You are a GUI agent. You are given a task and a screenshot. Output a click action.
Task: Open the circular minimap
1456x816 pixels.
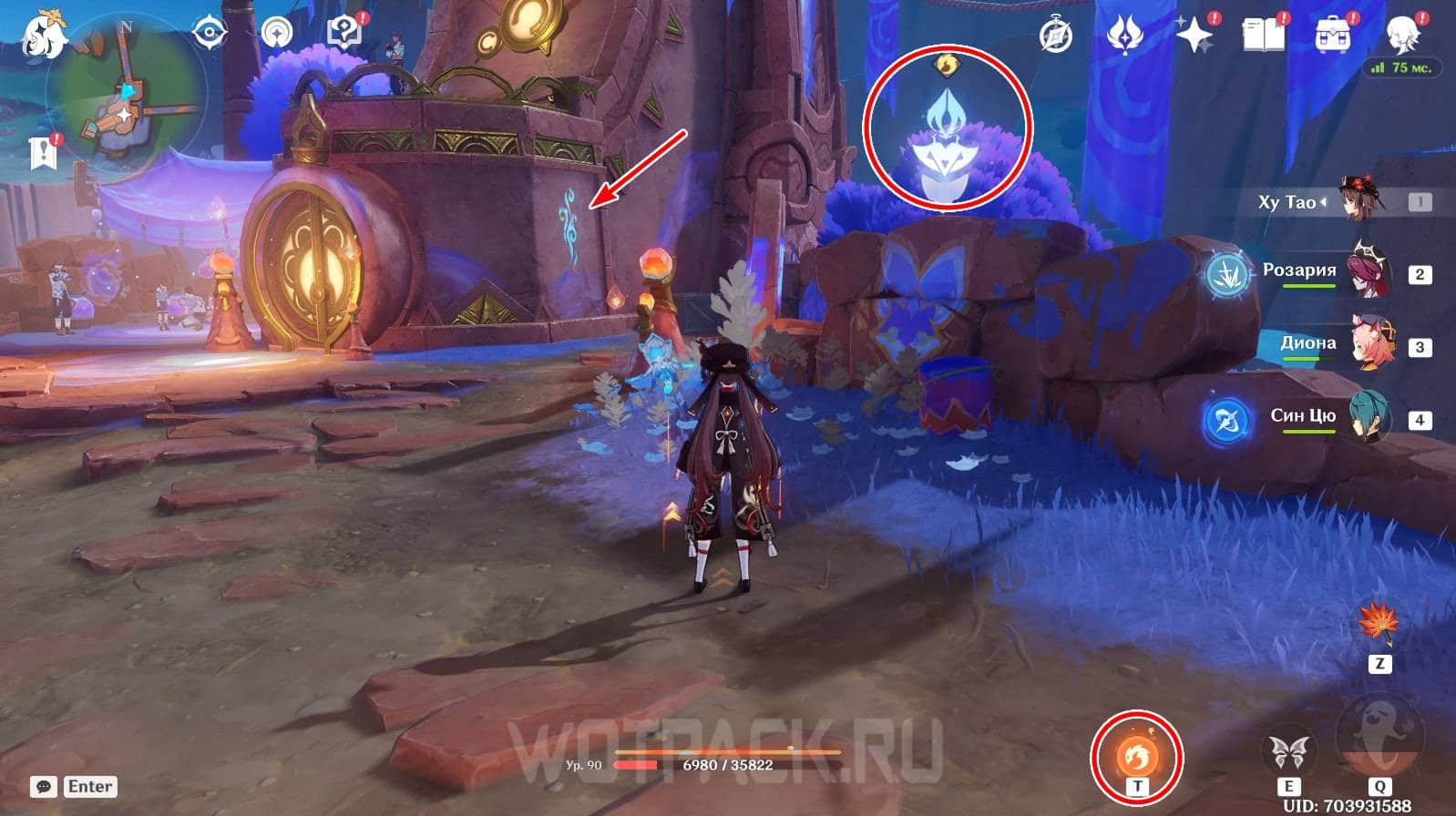tap(128, 91)
